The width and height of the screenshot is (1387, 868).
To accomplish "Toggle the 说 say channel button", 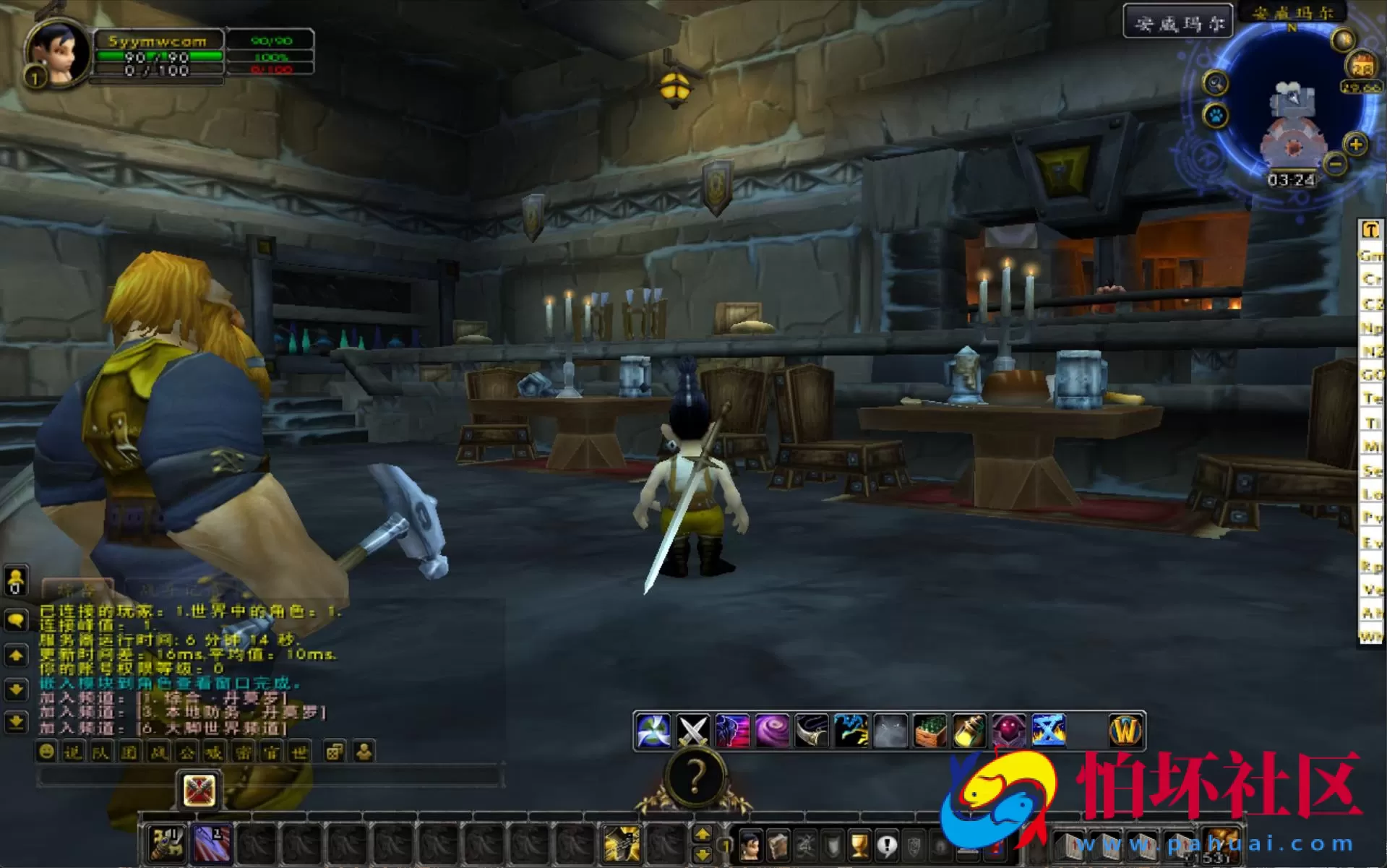I will pos(74,752).
